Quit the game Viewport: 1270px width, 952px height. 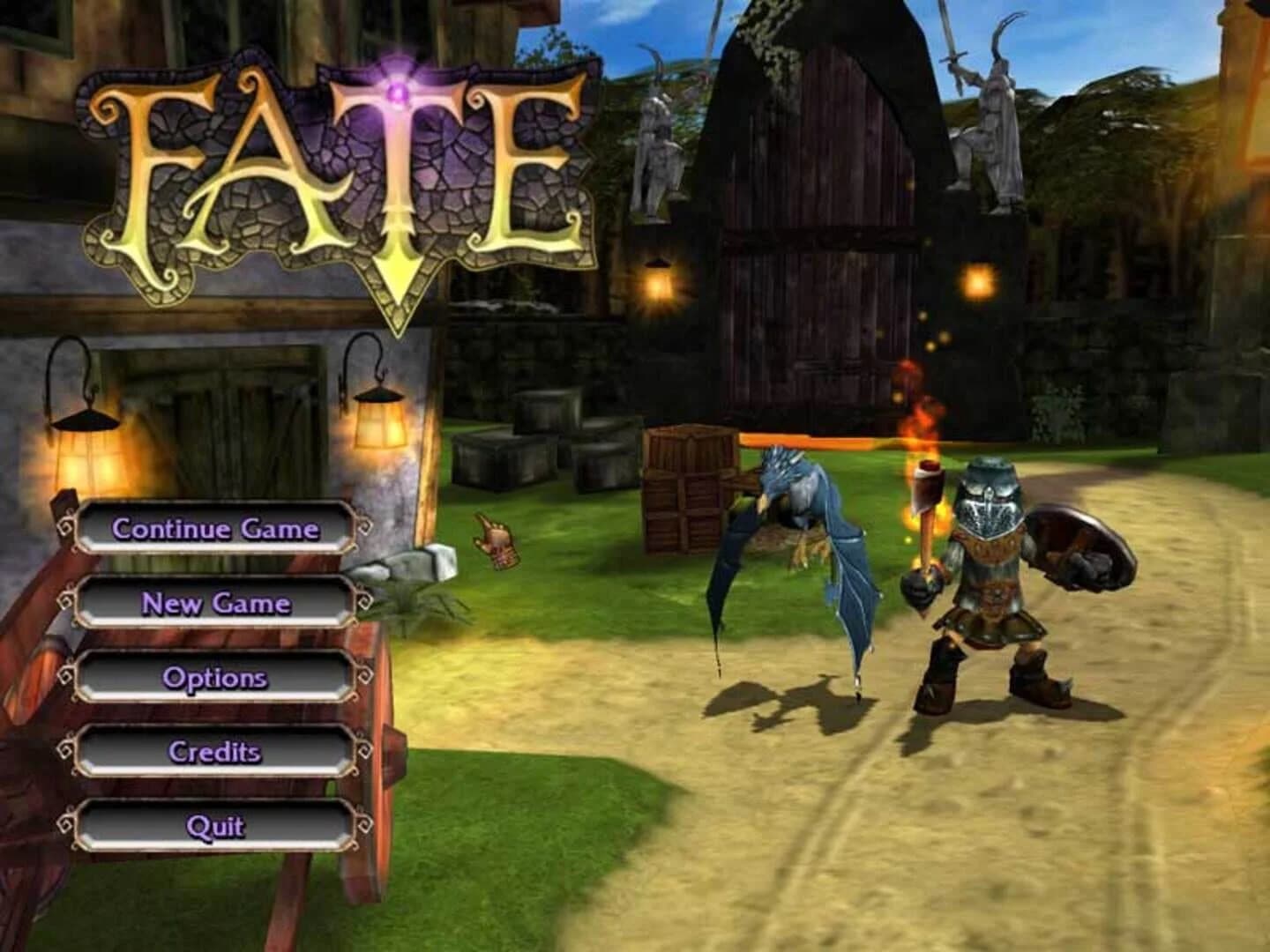[214, 827]
